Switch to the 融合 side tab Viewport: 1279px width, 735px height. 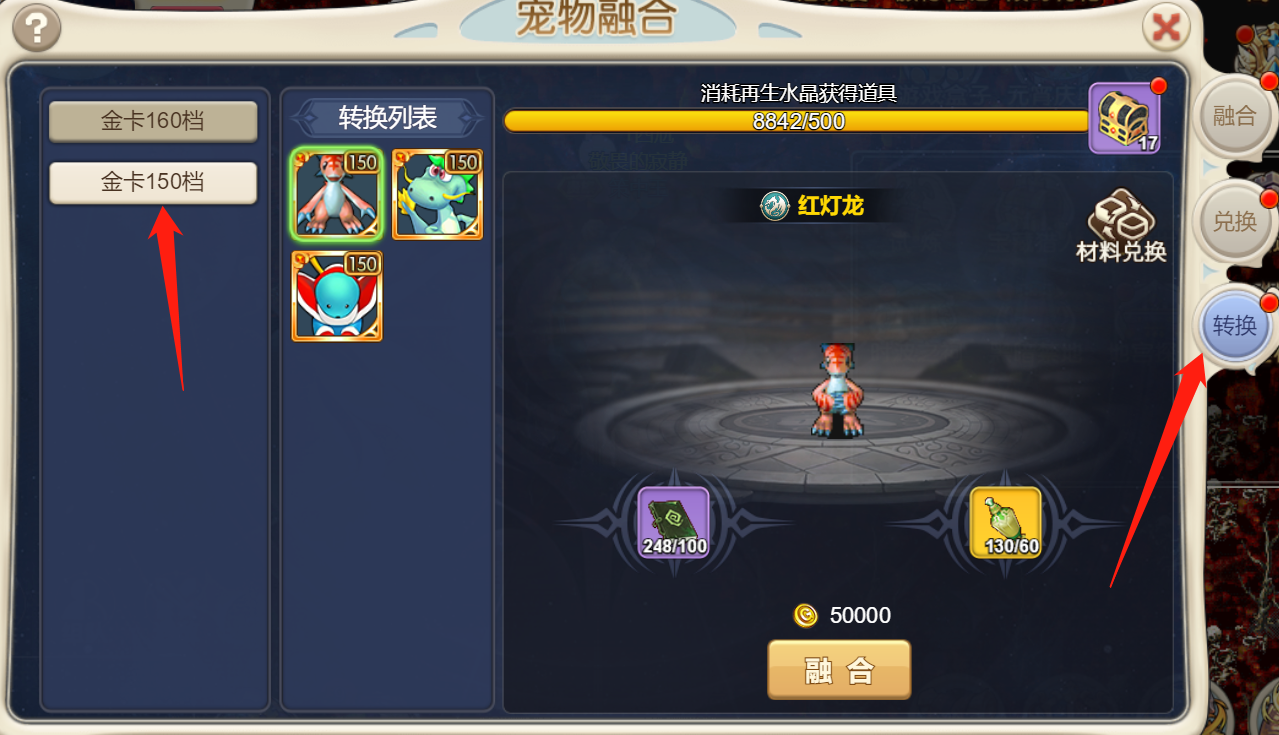[1234, 116]
